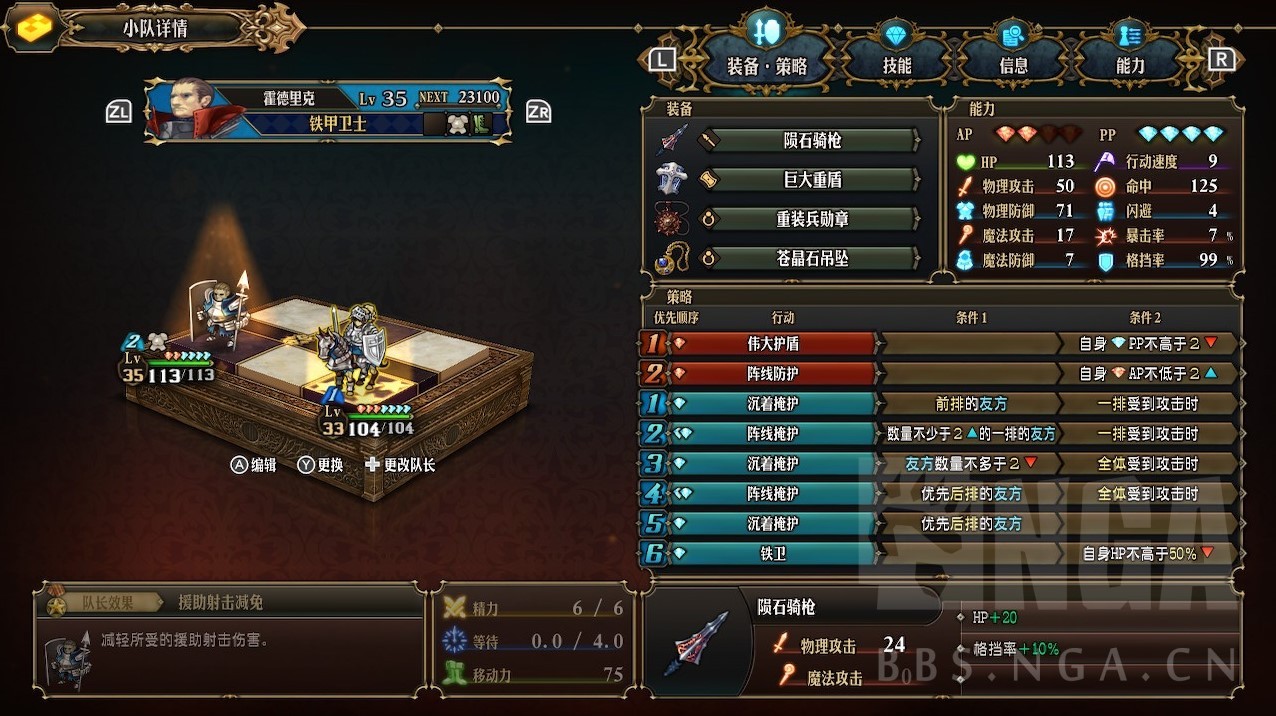Open the 小队详情 title banner
This screenshot has height=716, width=1276.
[x=155, y=28]
